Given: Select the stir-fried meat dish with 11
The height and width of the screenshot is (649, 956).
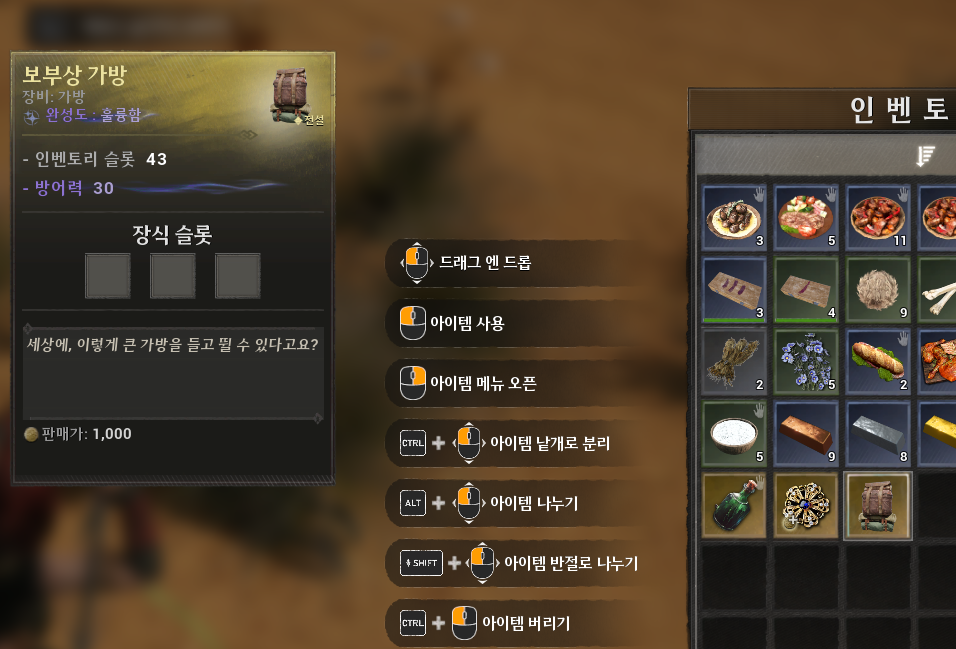Looking at the screenshot, I should point(877,217).
